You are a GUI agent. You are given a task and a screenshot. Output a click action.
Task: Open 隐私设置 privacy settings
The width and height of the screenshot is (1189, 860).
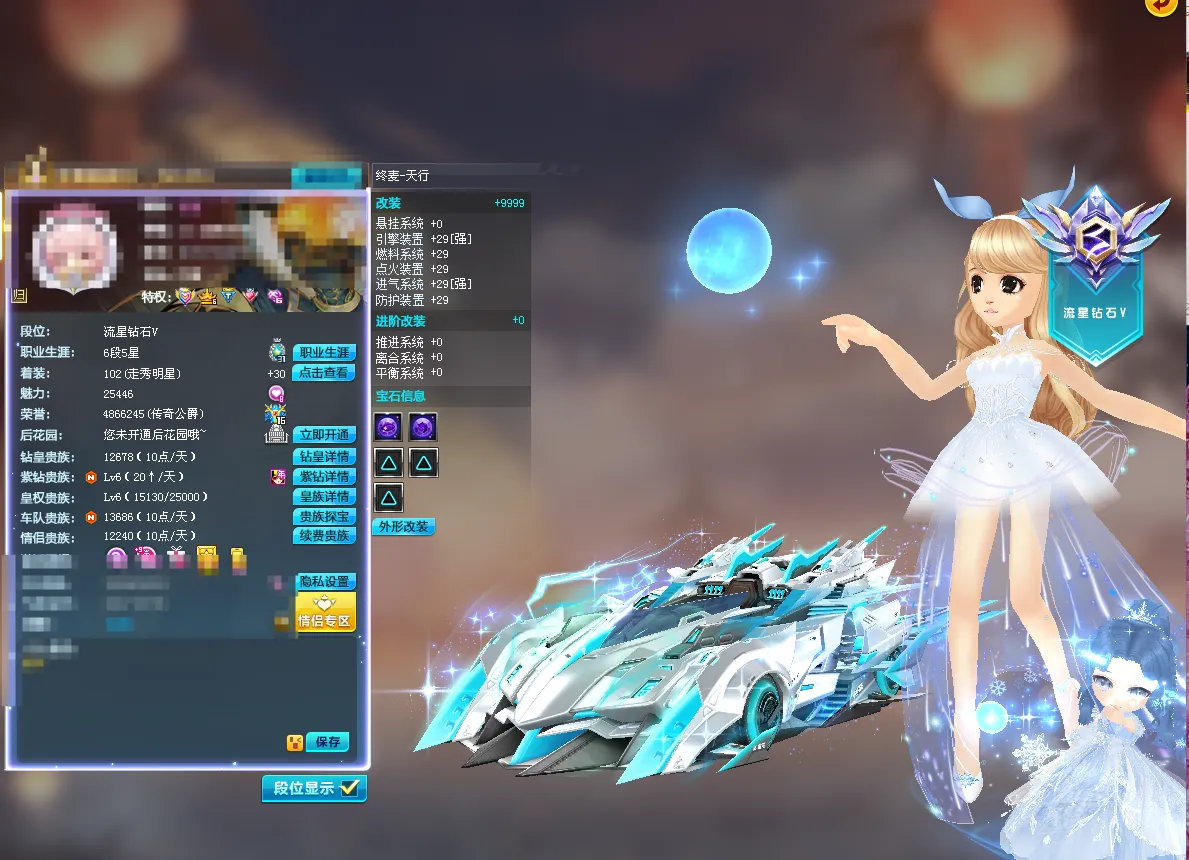pos(325,581)
